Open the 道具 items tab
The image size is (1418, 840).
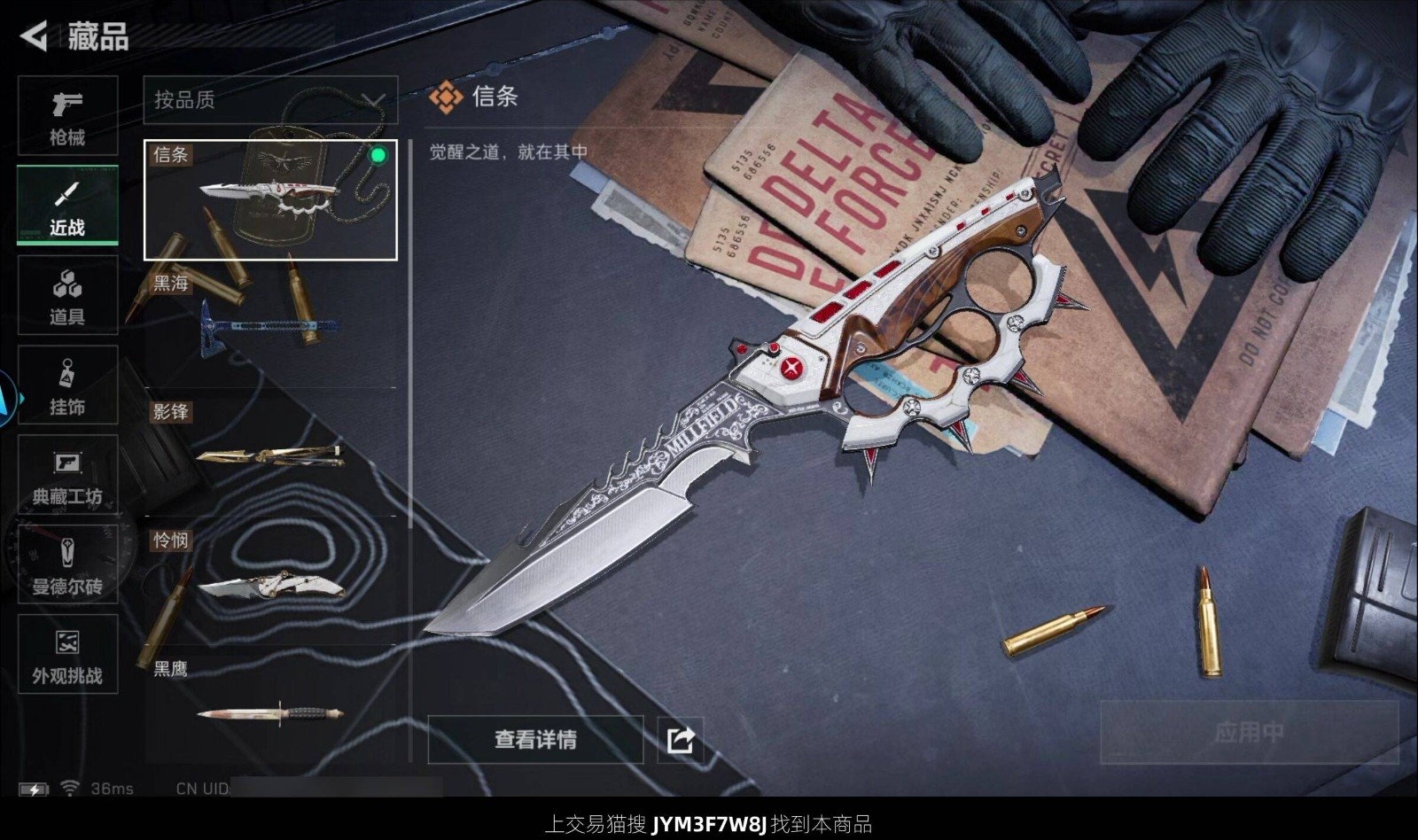(x=67, y=295)
